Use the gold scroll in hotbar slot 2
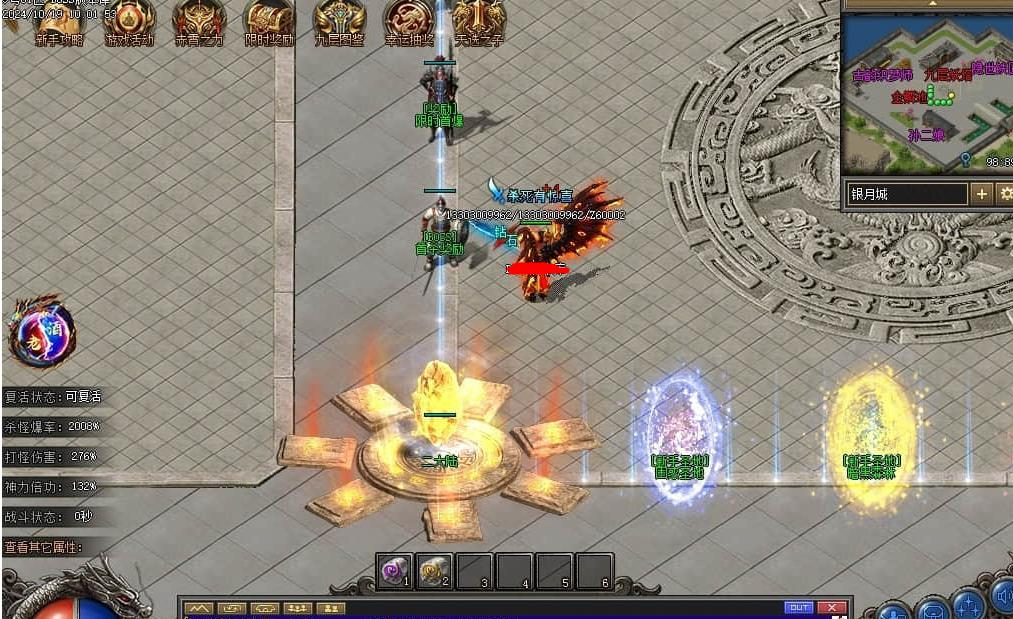Screen dimensions: 1013x619 point(435,570)
